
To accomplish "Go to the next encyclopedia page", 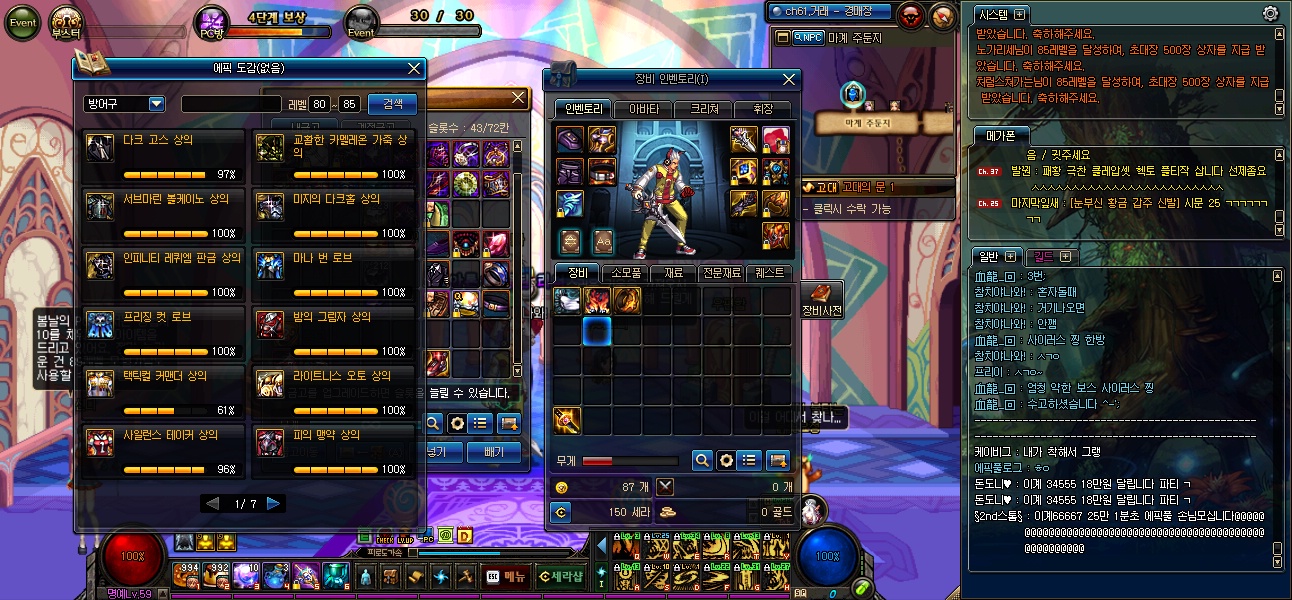I will pos(274,504).
